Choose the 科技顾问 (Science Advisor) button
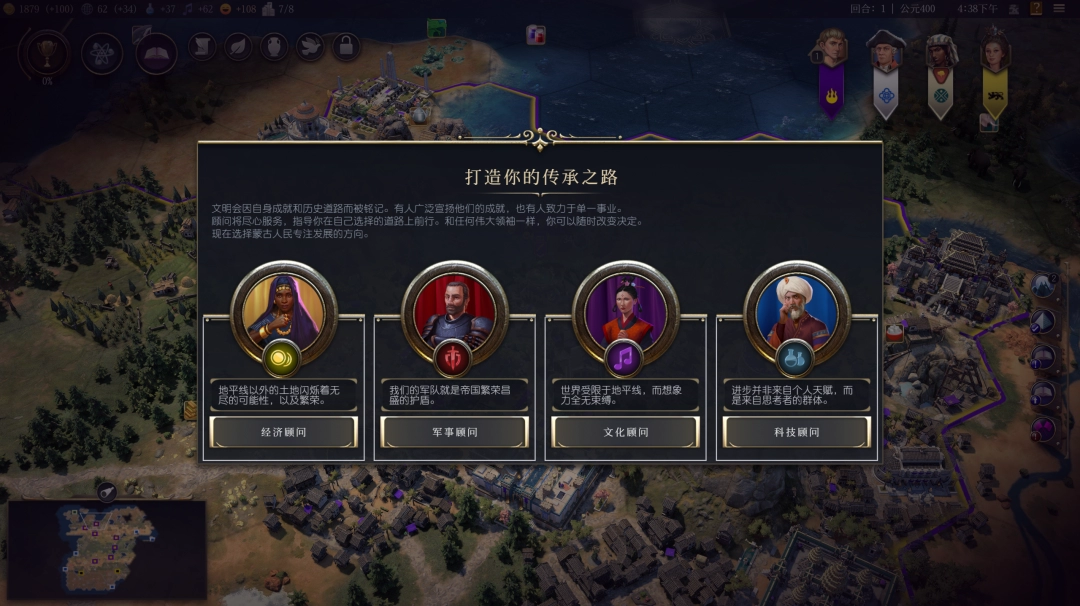The height and width of the screenshot is (606, 1080). pos(797,432)
